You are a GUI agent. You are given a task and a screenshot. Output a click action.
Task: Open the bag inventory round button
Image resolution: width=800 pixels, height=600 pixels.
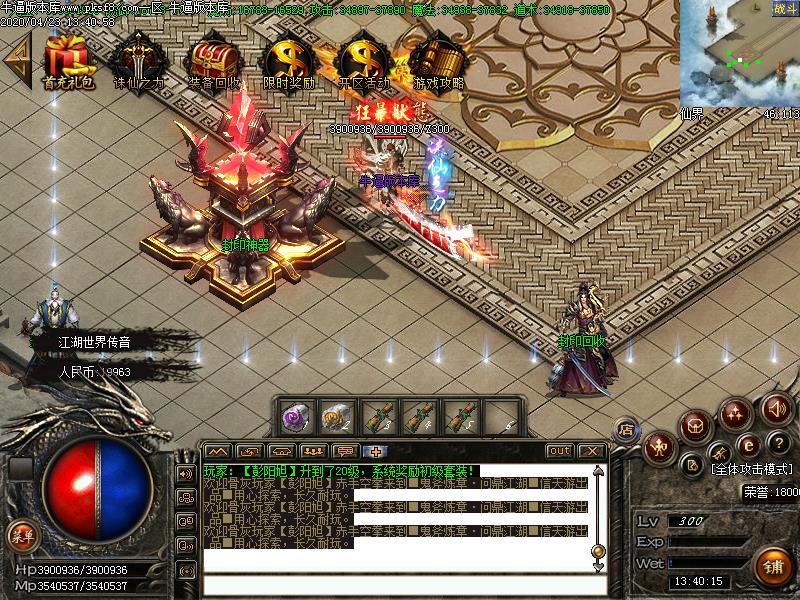695,427
